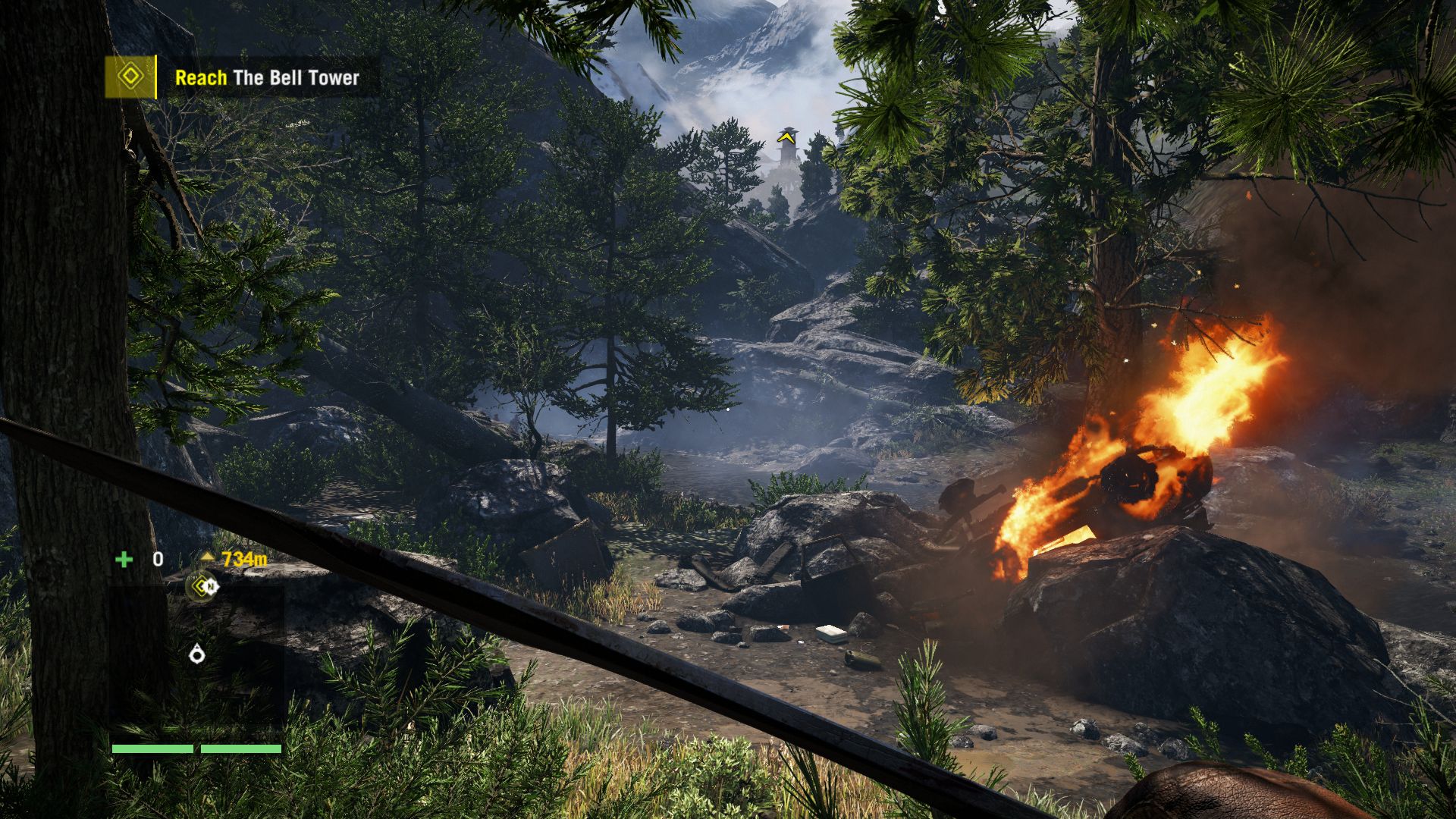This screenshot has width=1456, height=819.
Task: Select the green health syringe icon
Action: point(123,560)
